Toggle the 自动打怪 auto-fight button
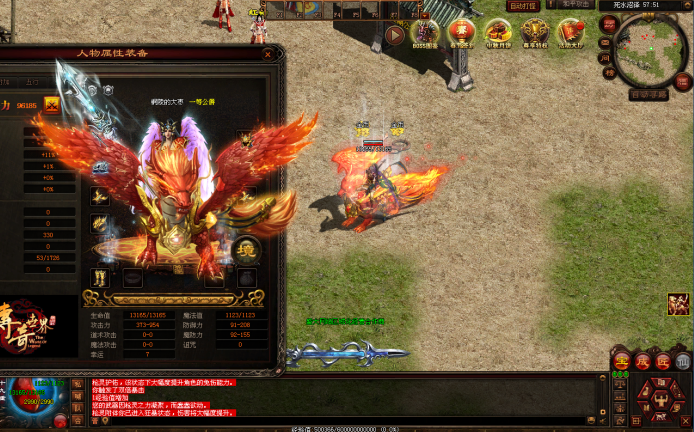This screenshot has width=694, height=432. pyautogui.click(x=523, y=6)
